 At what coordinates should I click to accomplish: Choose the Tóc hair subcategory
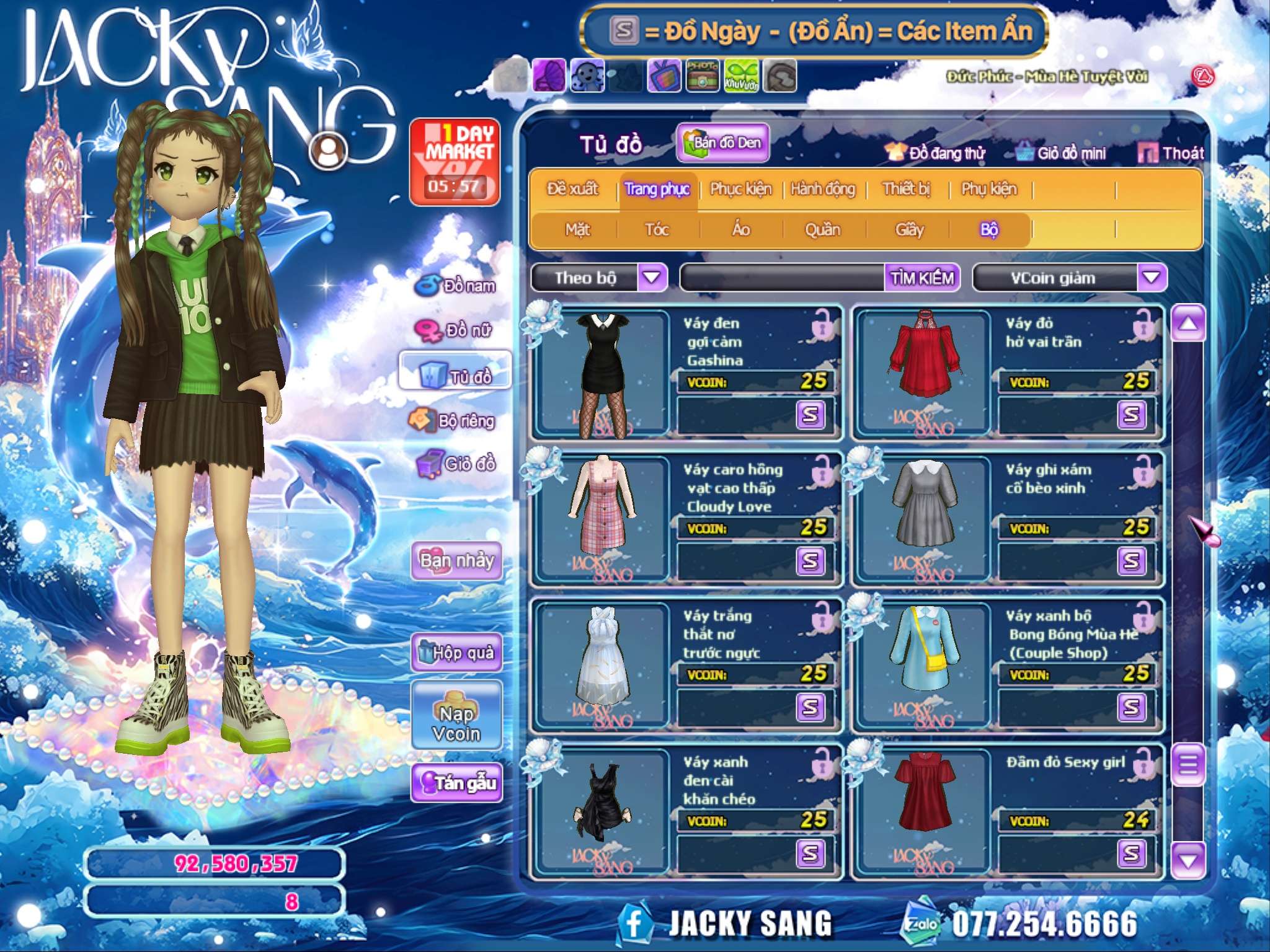[657, 230]
